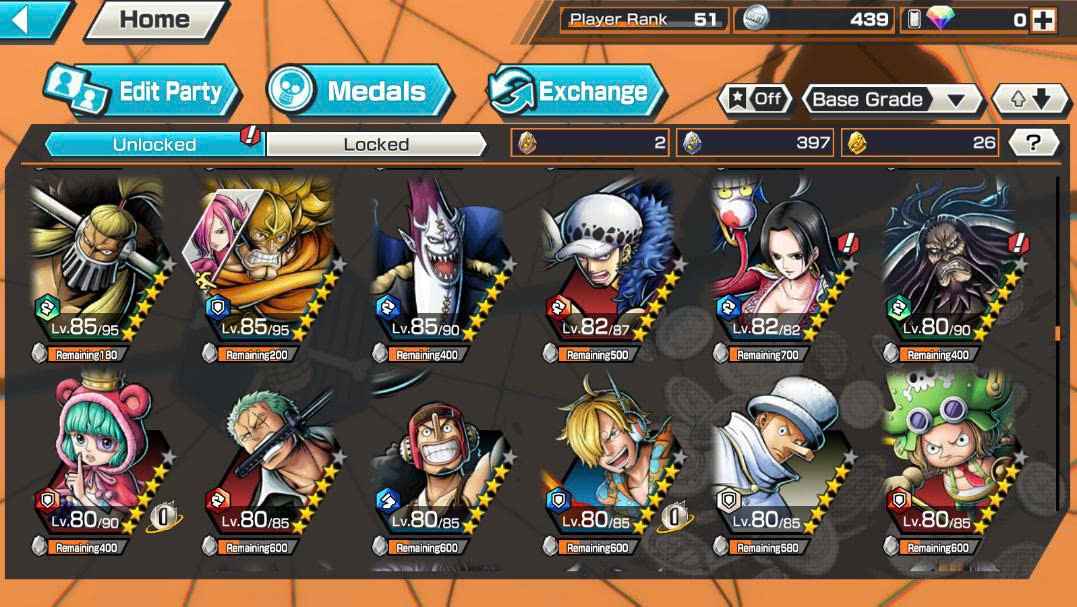Open the Medals screen
The image size is (1077, 607).
[360, 92]
